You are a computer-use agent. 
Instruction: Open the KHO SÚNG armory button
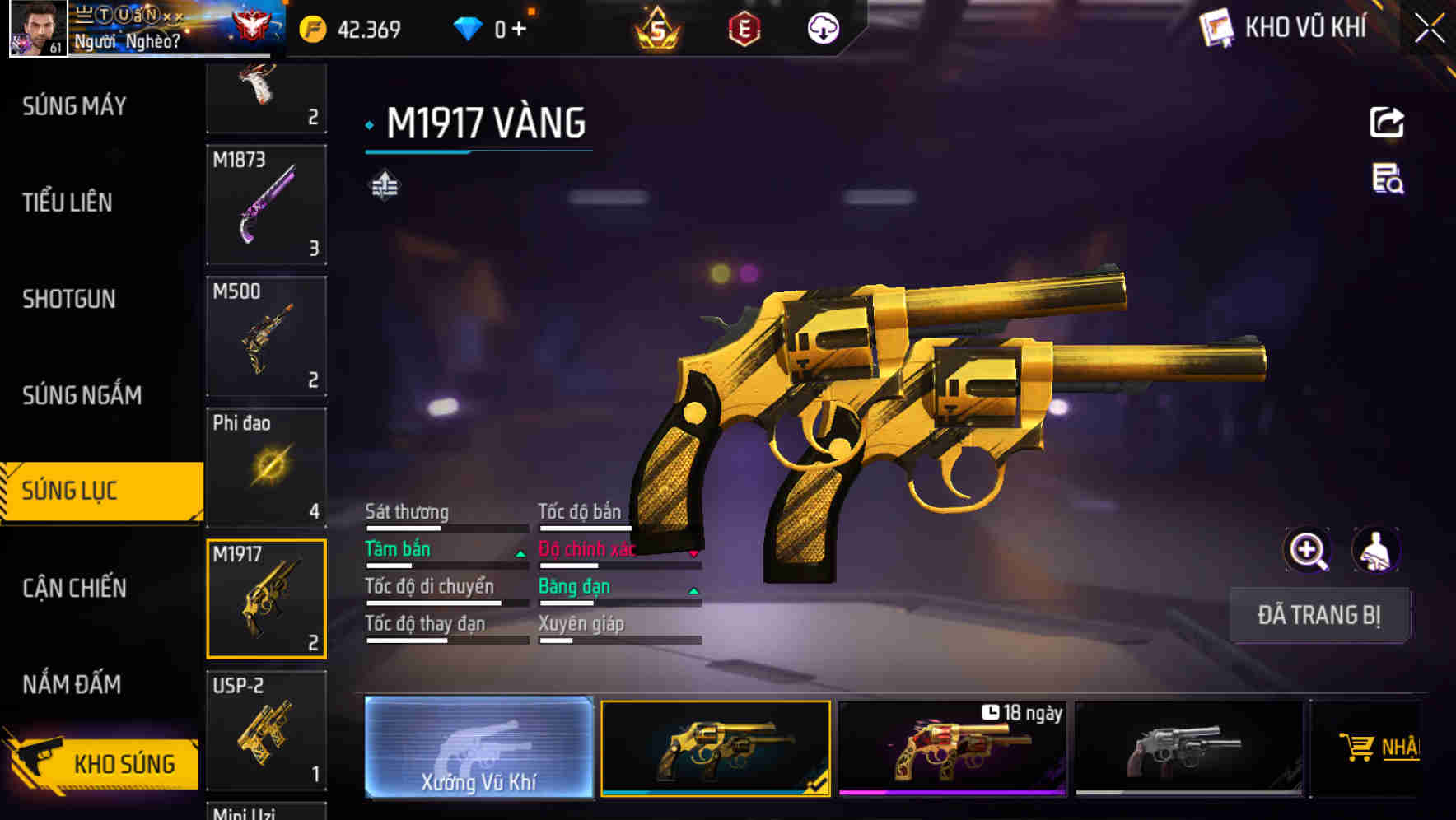[x=103, y=763]
